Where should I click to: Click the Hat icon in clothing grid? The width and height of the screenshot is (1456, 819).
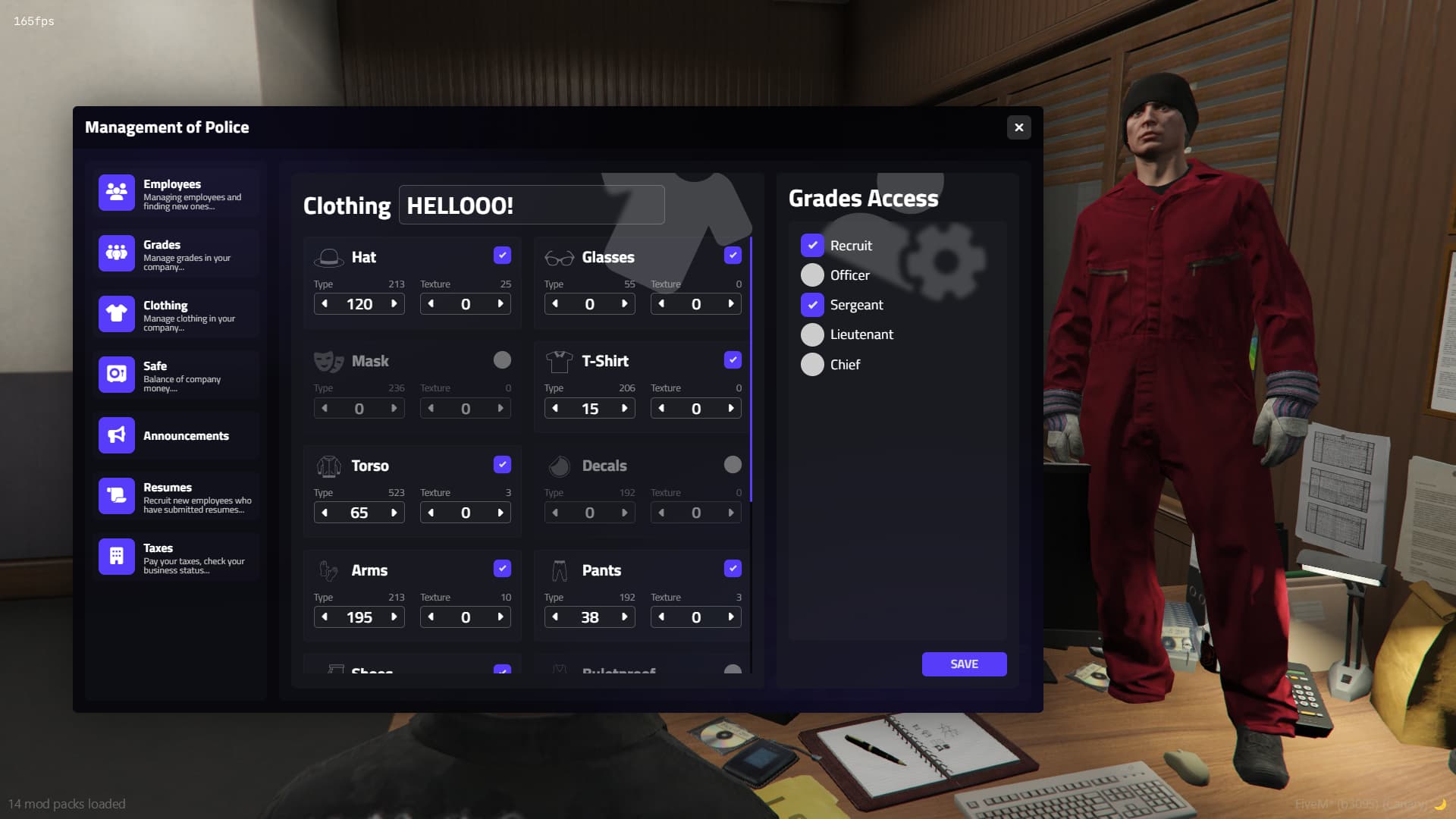[x=329, y=256]
